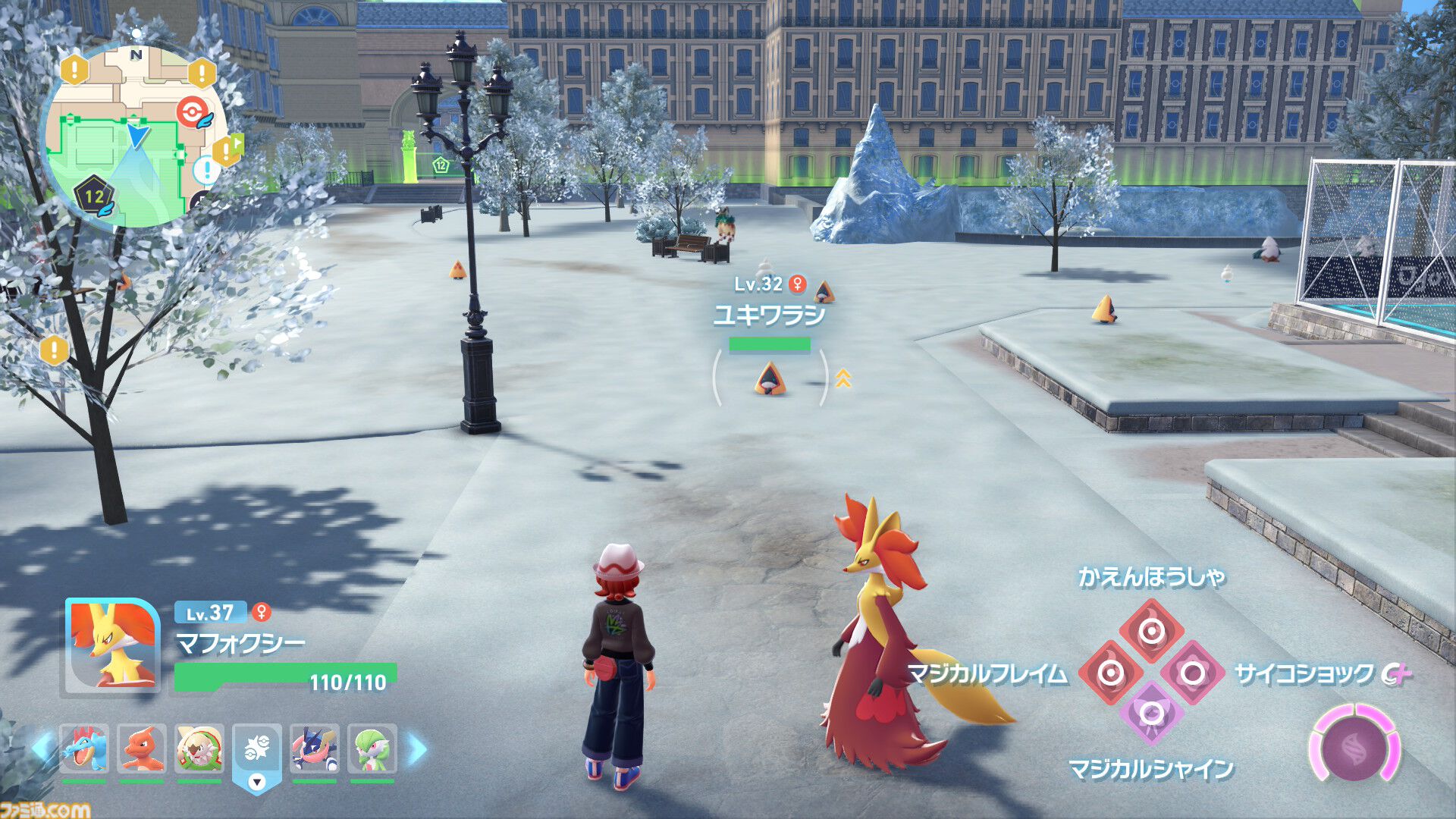Use the かえんほうしゃ move icon

[1151, 631]
